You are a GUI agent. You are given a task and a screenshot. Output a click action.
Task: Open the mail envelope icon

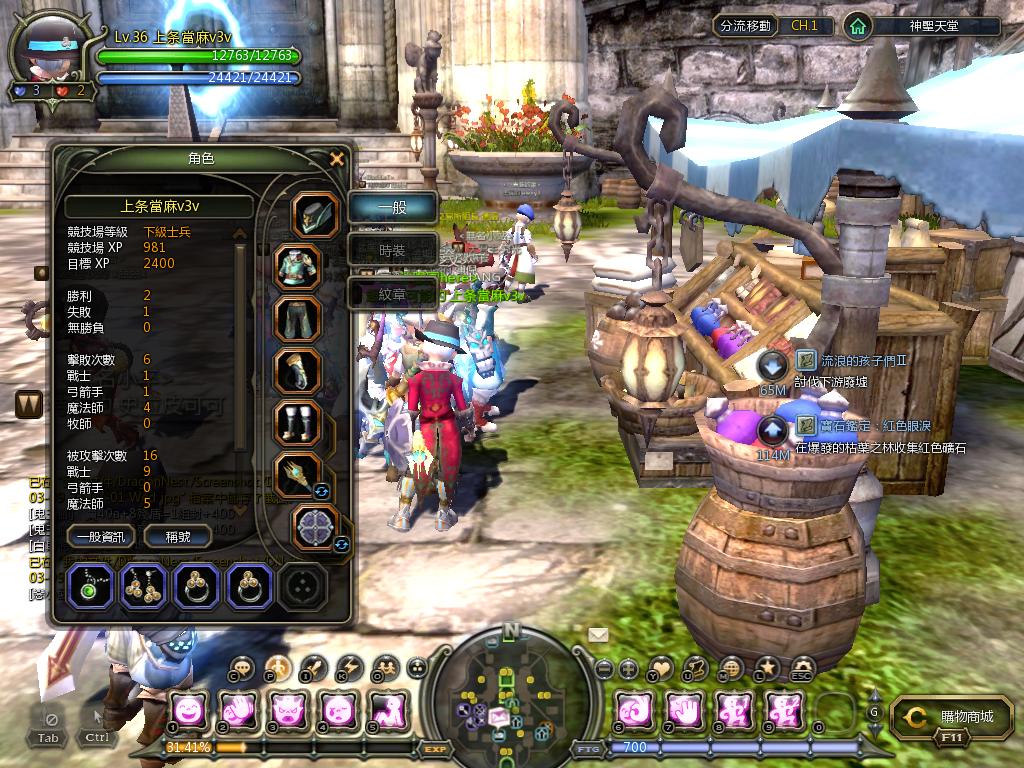[598, 634]
